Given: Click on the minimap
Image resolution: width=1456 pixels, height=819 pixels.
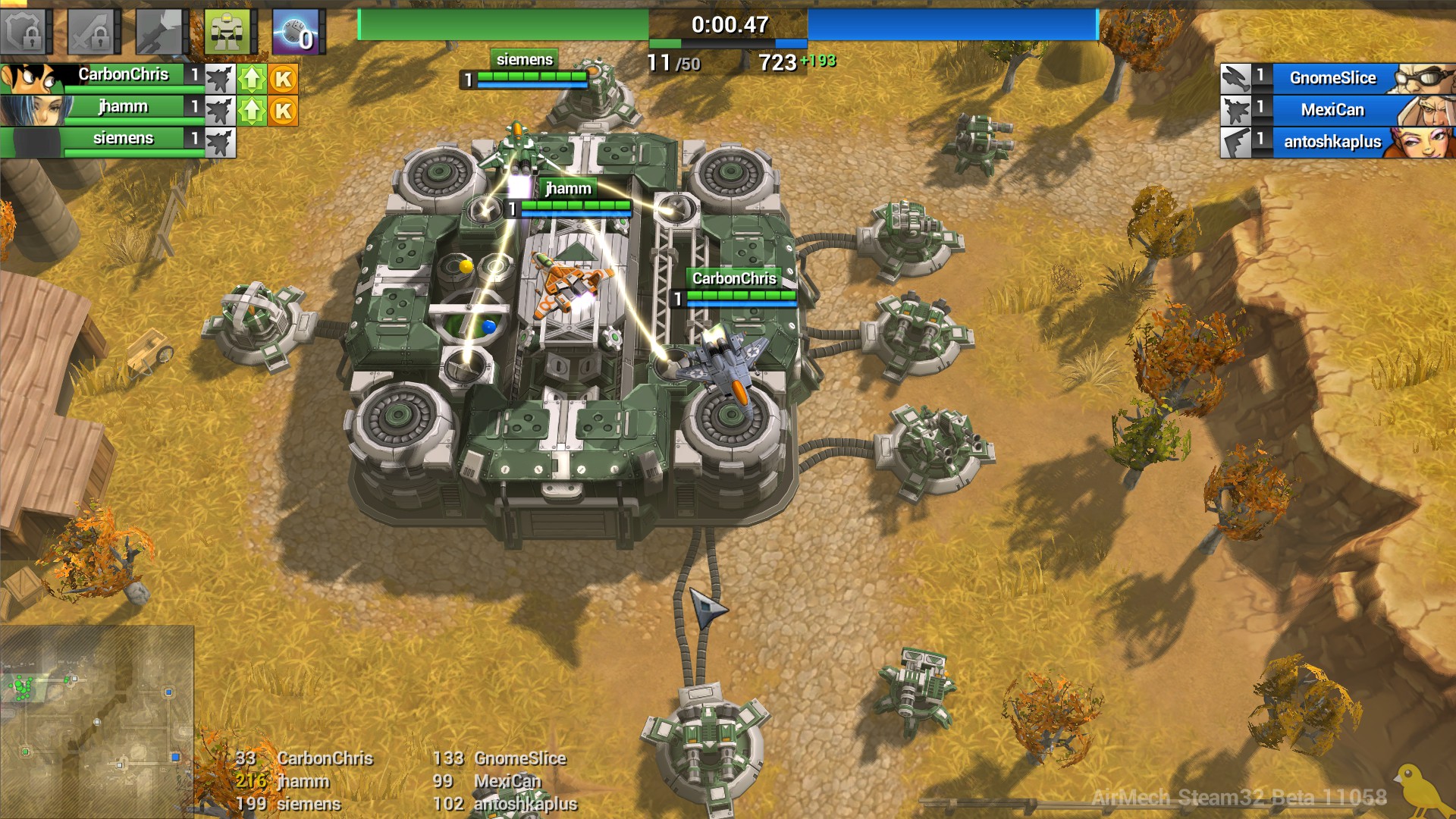Looking at the screenshot, I should click(x=97, y=720).
